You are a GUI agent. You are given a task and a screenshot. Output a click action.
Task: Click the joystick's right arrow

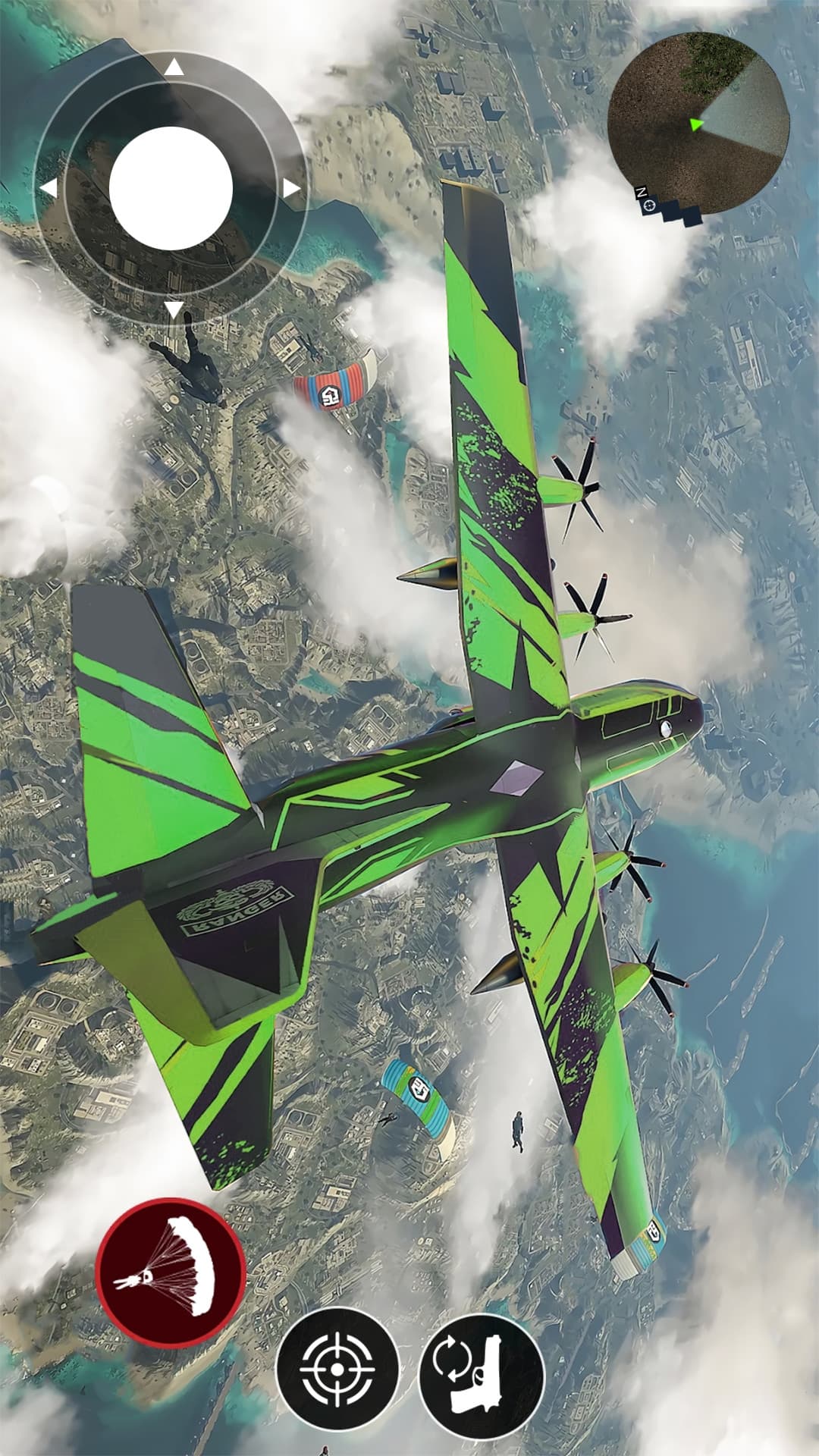click(292, 188)
